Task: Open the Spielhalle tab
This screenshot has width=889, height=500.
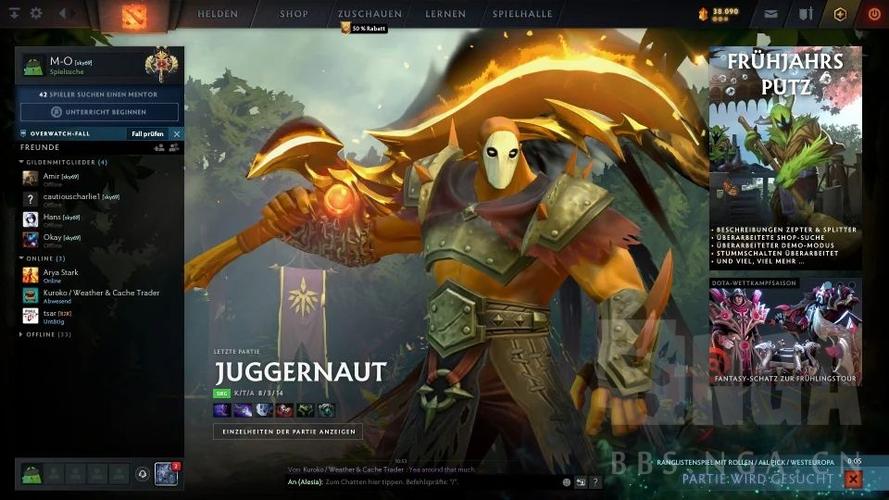Action: tap(522, 15)
